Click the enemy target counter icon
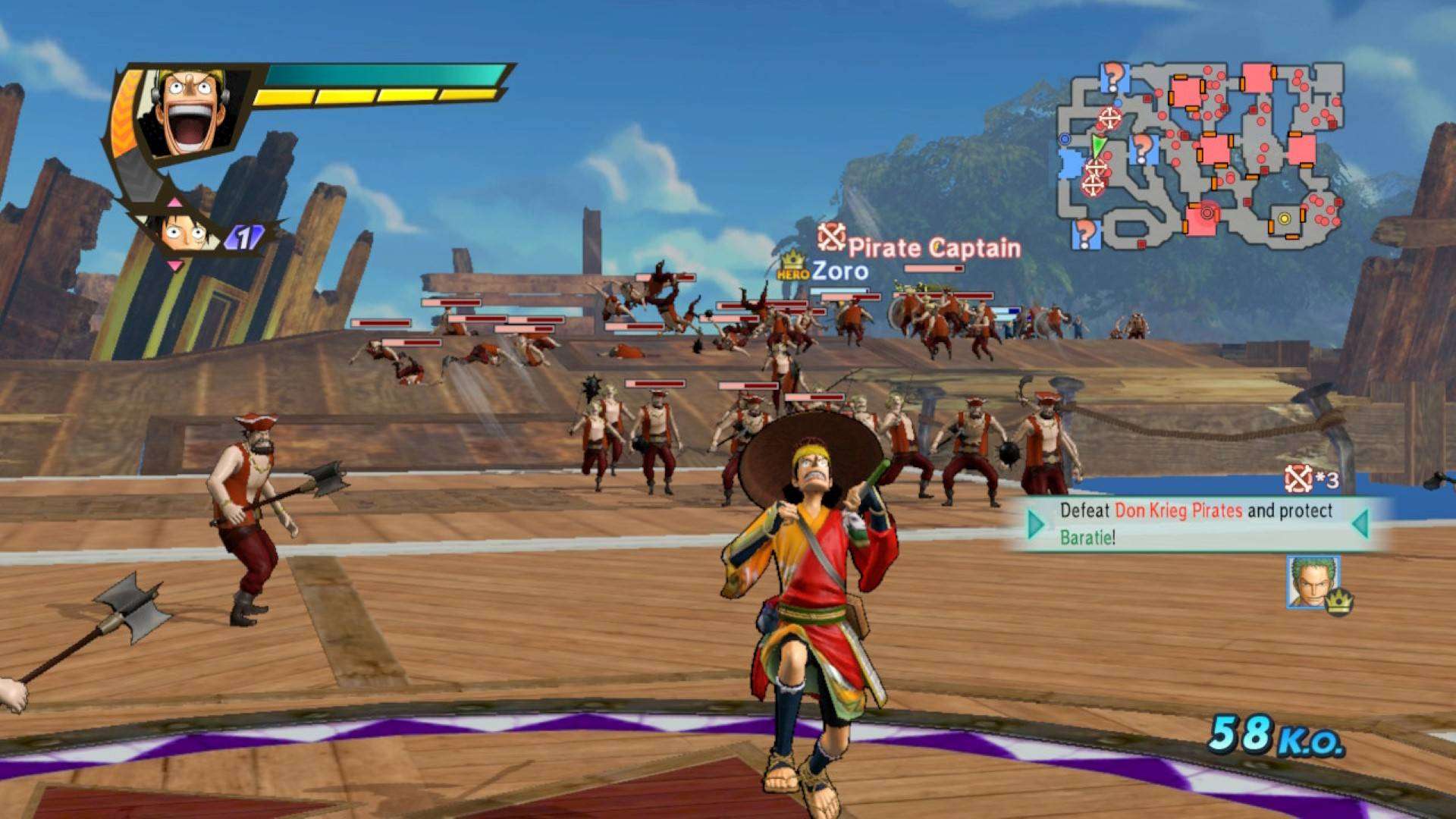The image size is (1456, 819). click(x=1298, y=479)
